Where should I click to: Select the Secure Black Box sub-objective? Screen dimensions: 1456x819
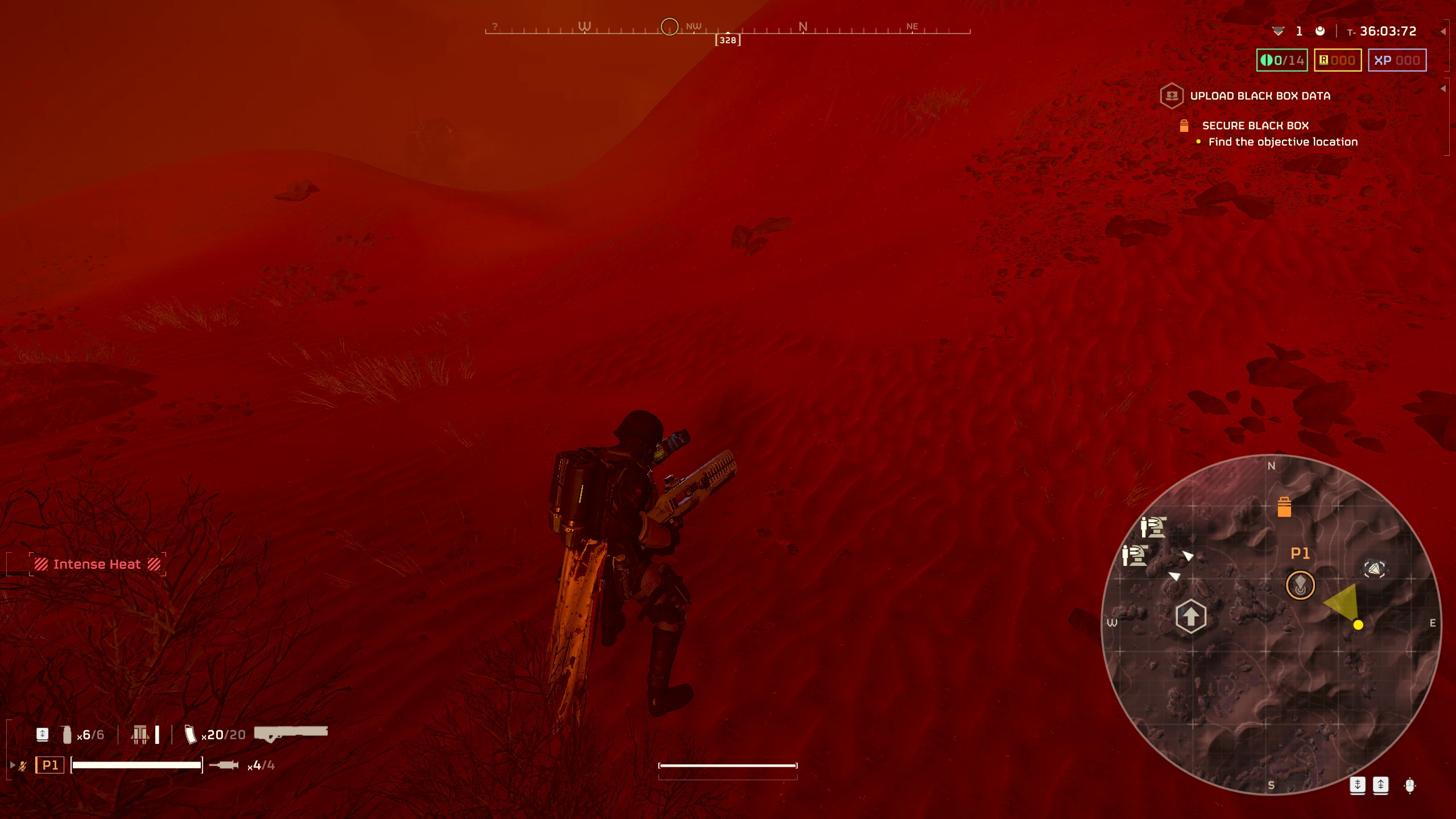point(1255,126)
